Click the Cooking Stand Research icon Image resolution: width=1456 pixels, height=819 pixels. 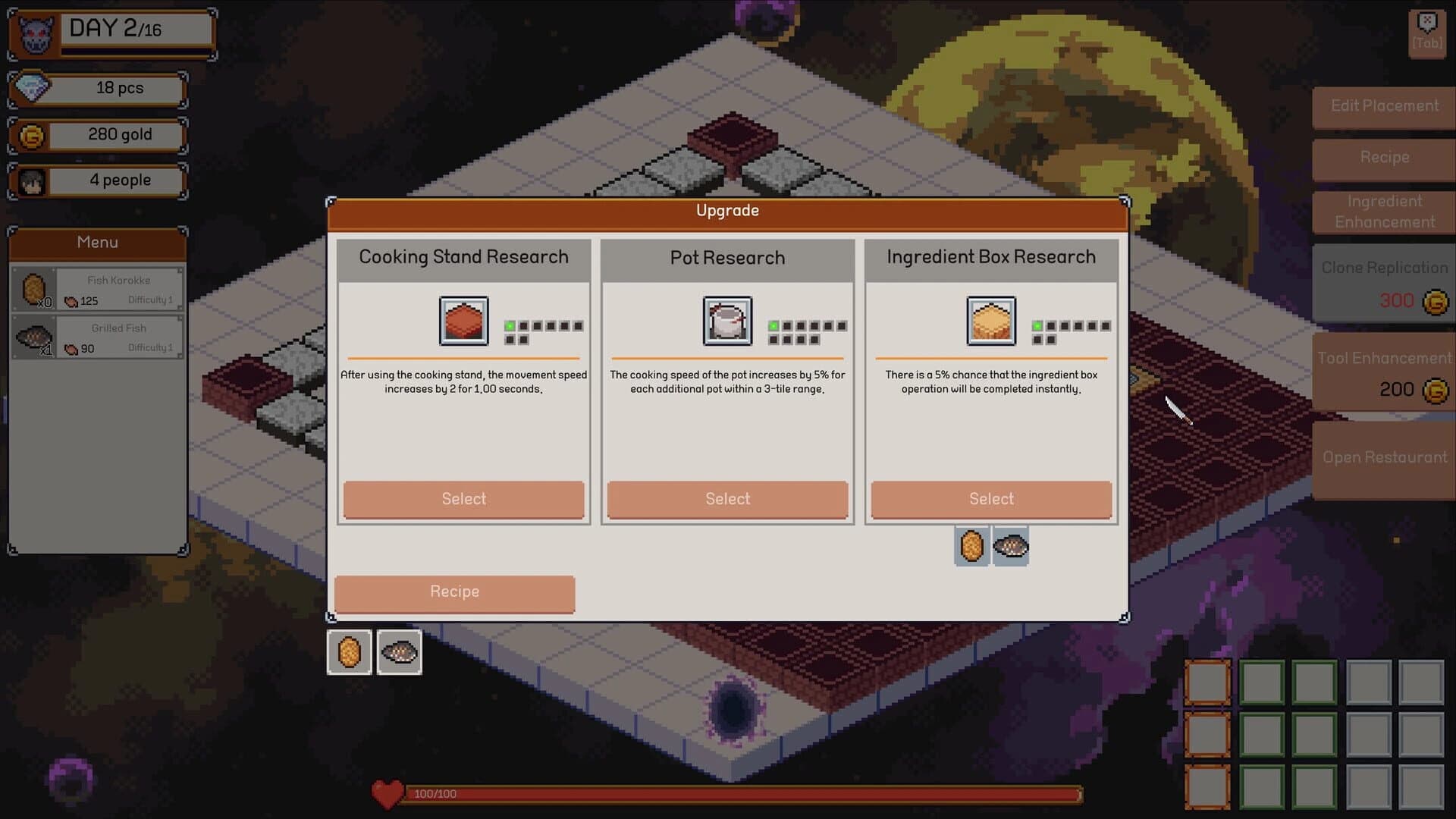pos(463,321)
